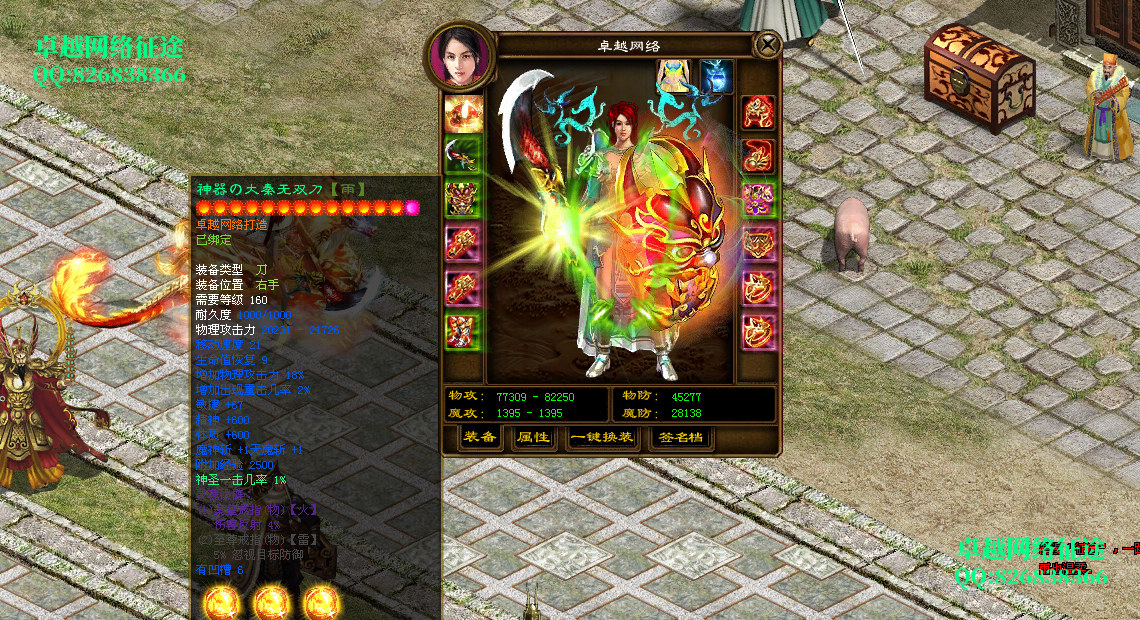
Task: Click the female character portrait
Action: pos(461,56)
